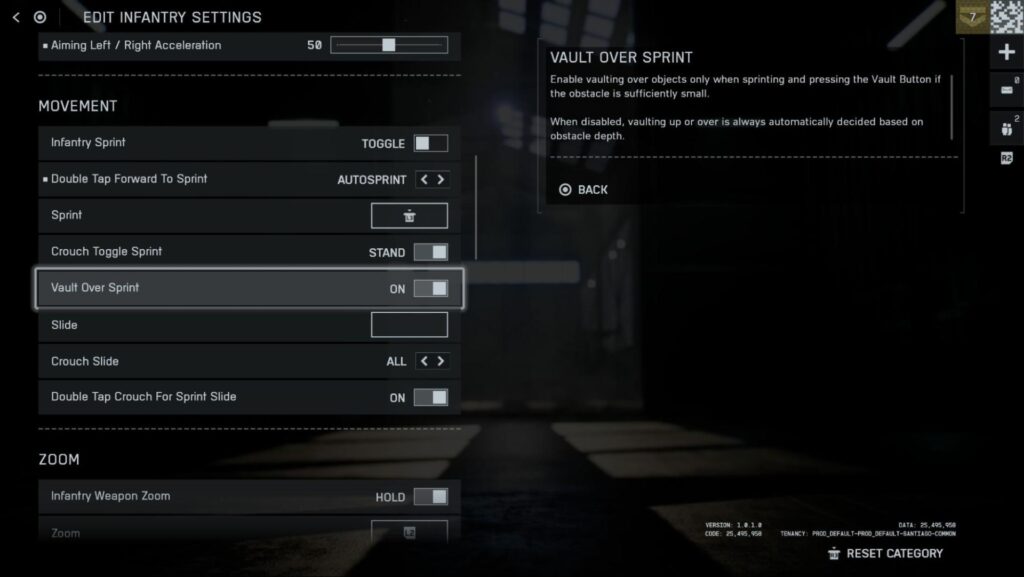The image size is (1024, 577).
Task: Reset Category to default settings
Action: click(885, 553)
